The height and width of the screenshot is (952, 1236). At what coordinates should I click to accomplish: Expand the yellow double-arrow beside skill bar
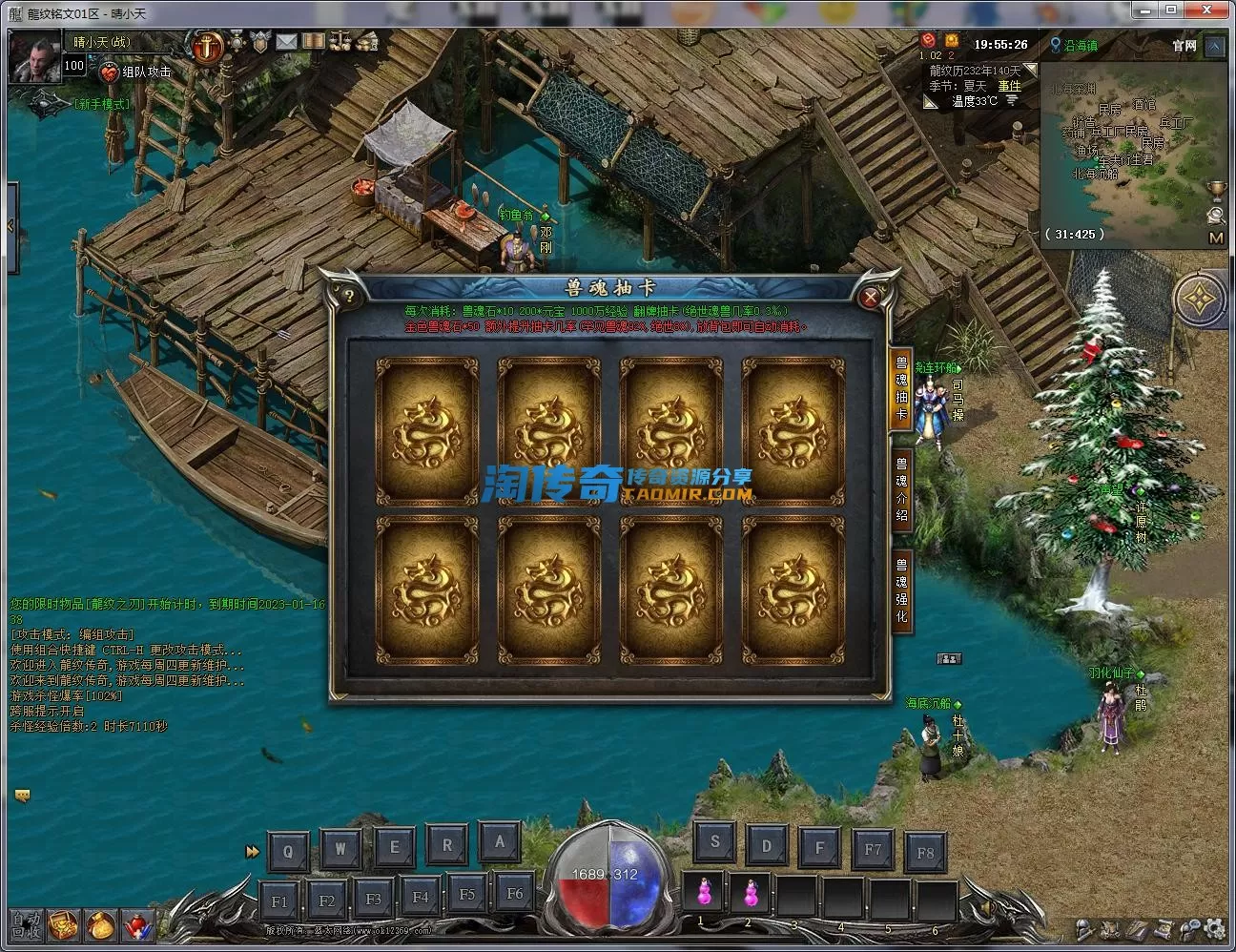point(252,851)
